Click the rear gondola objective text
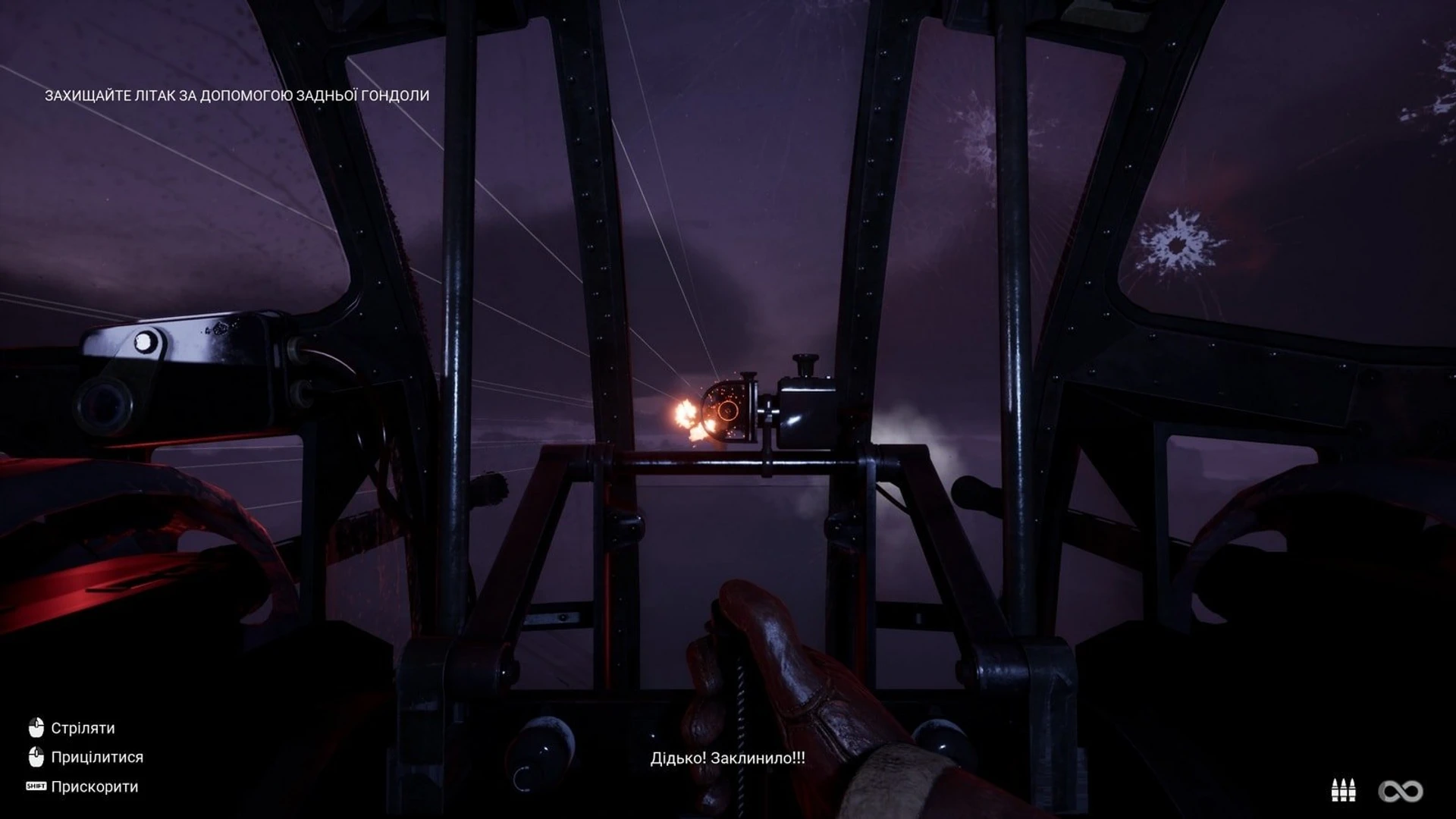1456x819 pixels. pos(237,96)
